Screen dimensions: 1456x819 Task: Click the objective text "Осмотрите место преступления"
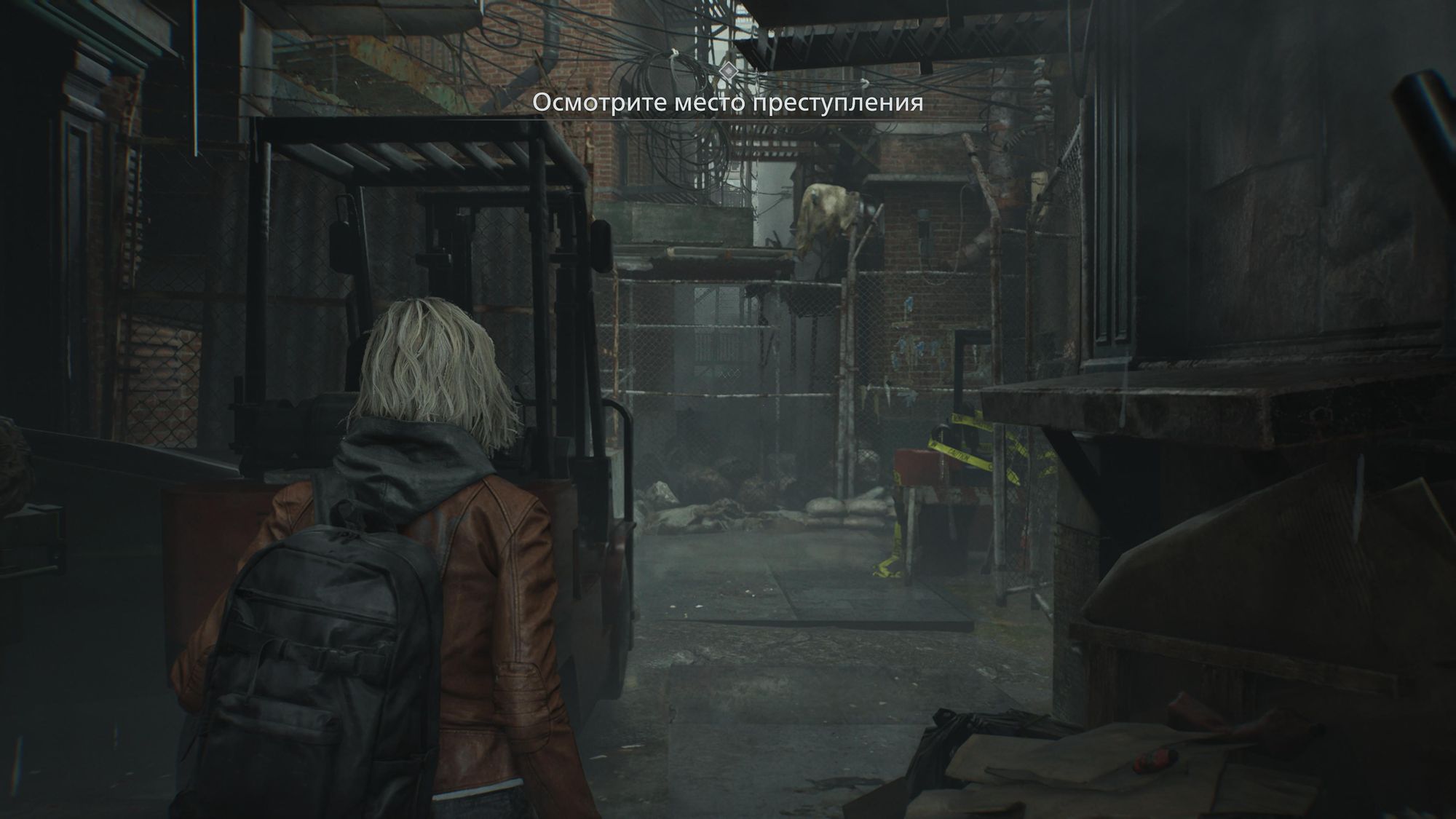coord(727,103)
